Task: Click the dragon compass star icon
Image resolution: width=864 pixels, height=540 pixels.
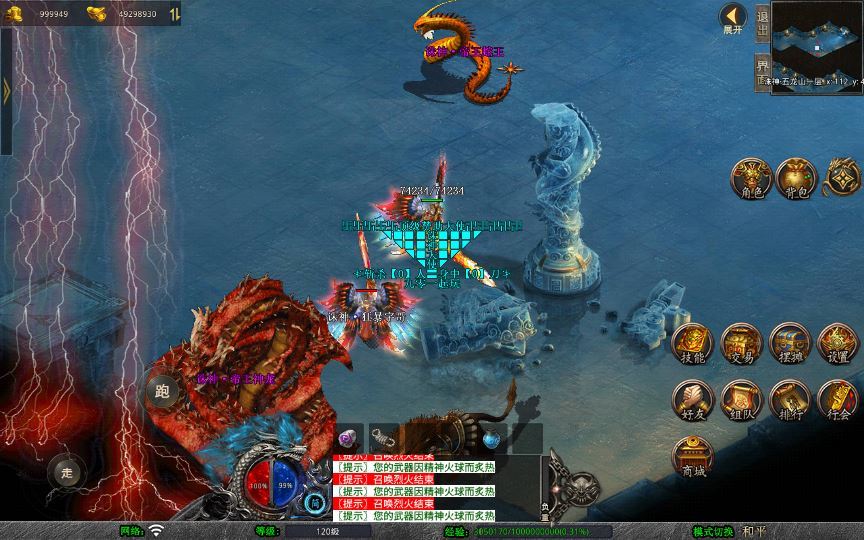Action: (x=841, y=178)
